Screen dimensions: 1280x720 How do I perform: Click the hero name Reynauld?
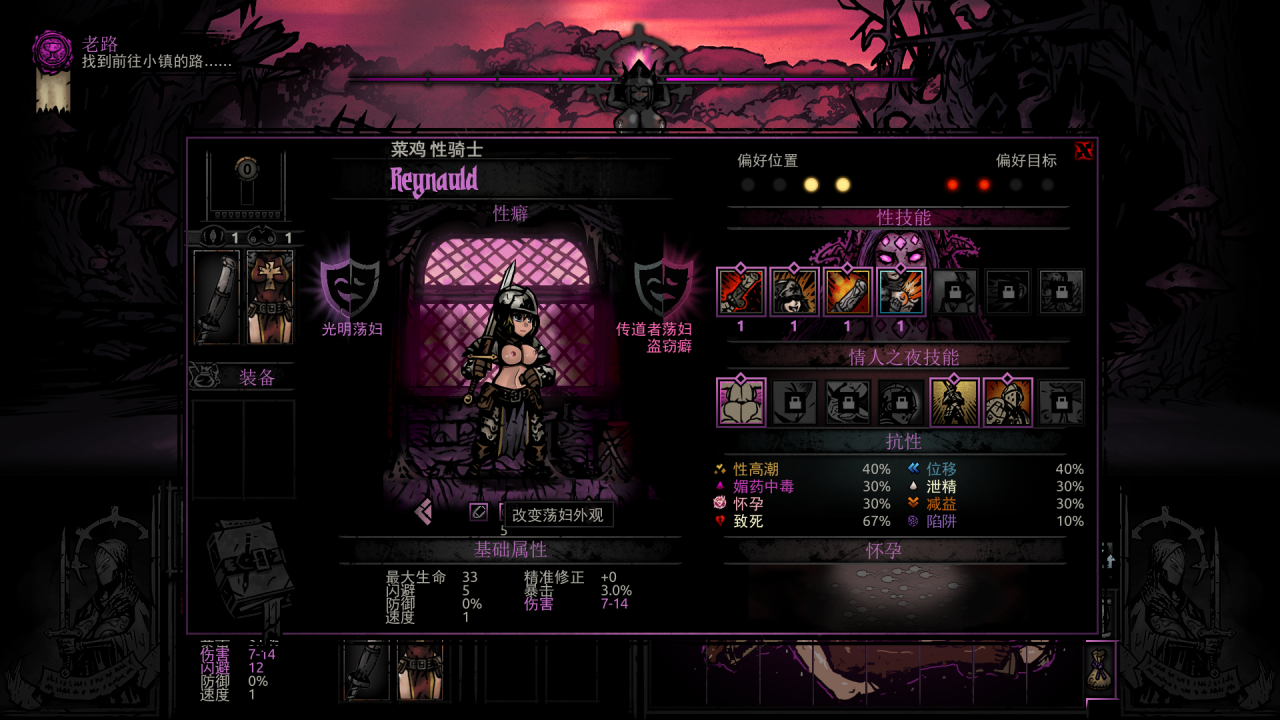coord(434,181)
